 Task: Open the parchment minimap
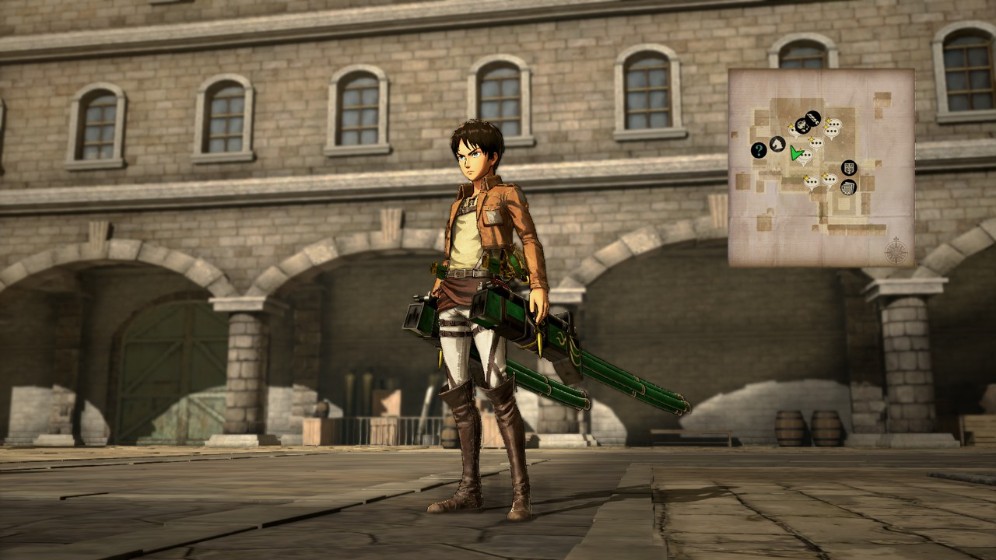tap(820, 166)
